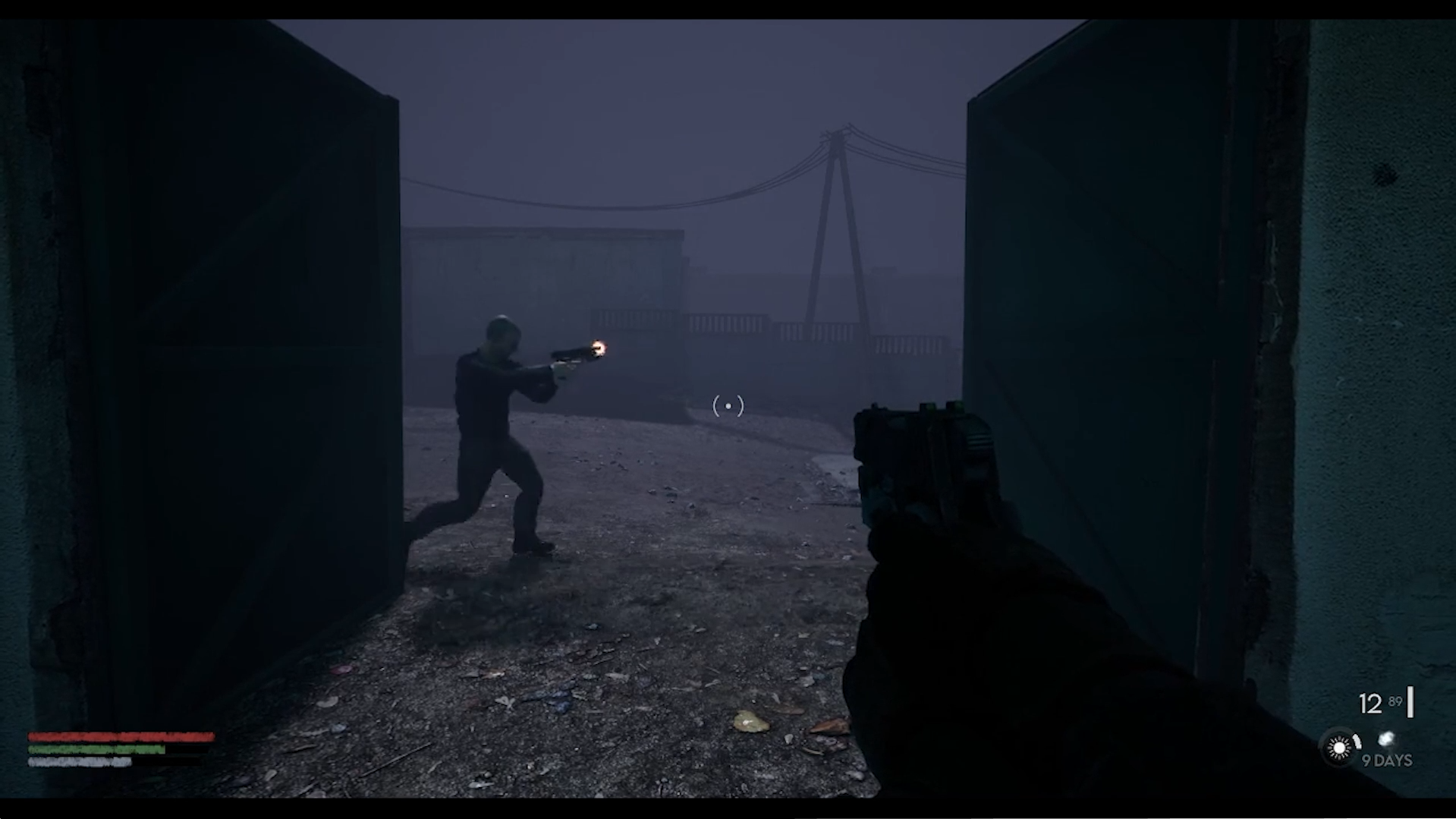Click the ammo count reading 12

(1370, 704)
